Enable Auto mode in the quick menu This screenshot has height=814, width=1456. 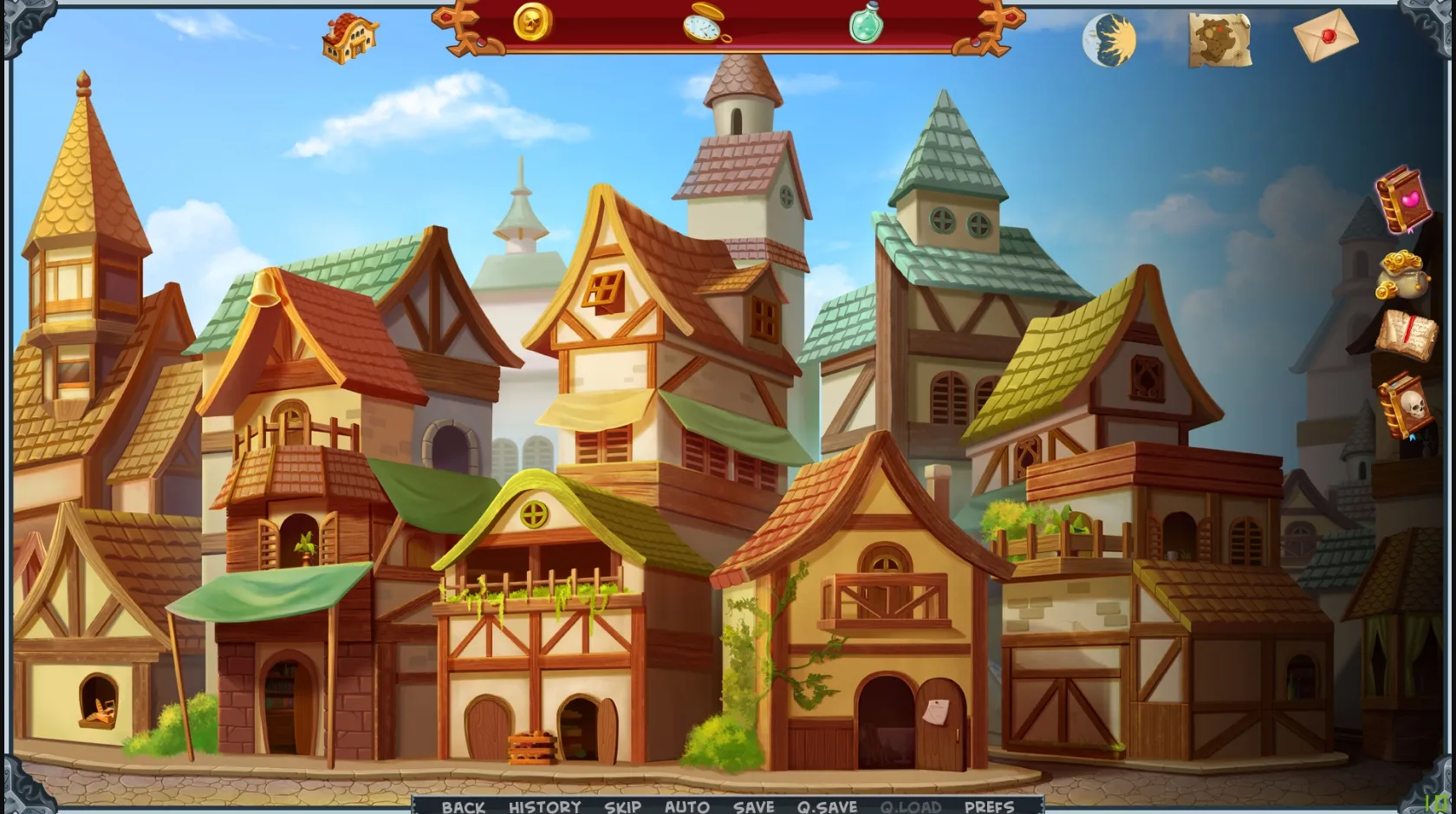[x=685, y=806]
